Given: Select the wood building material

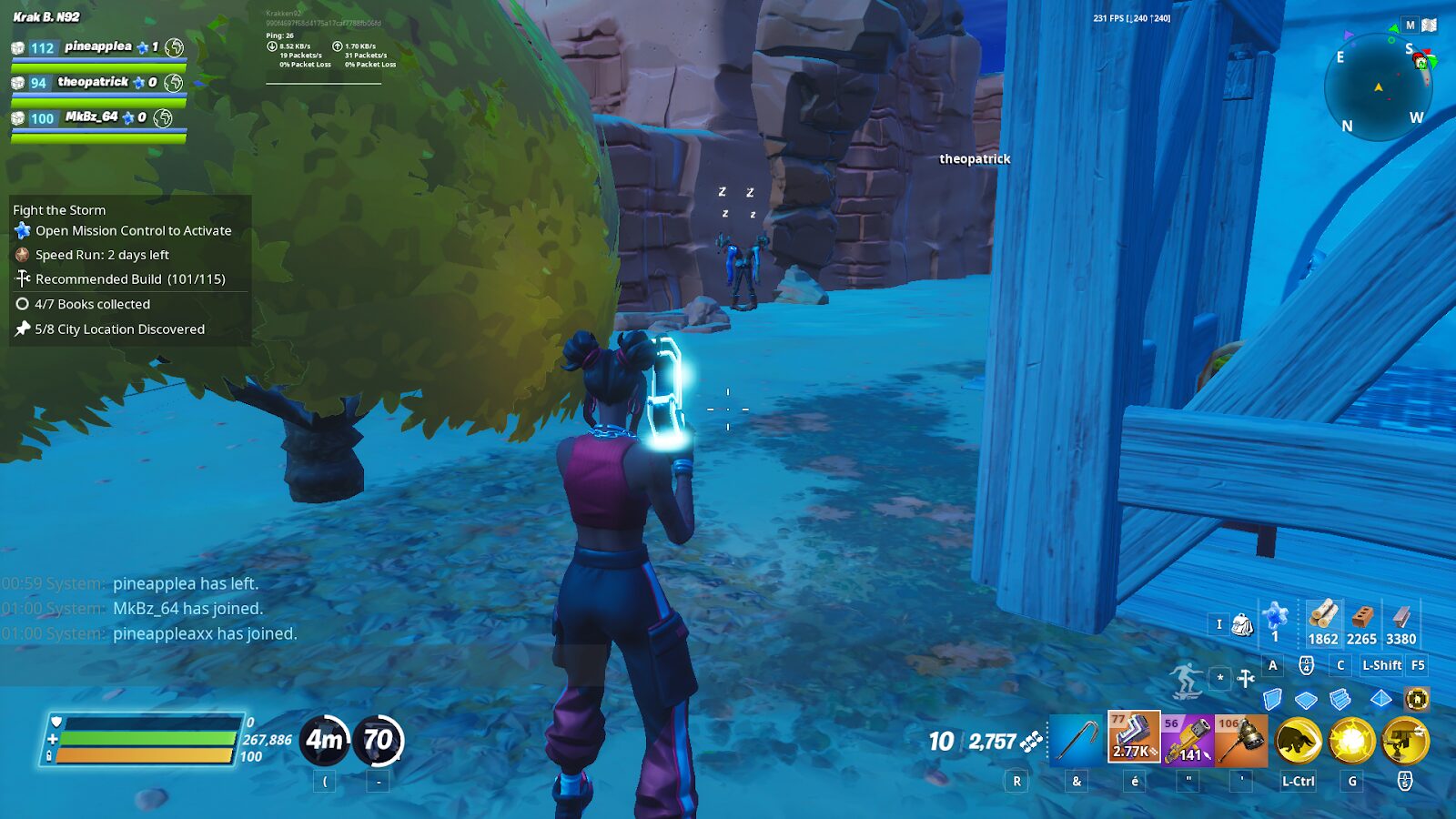Looking at the screenshot, I should [1322, 622].
